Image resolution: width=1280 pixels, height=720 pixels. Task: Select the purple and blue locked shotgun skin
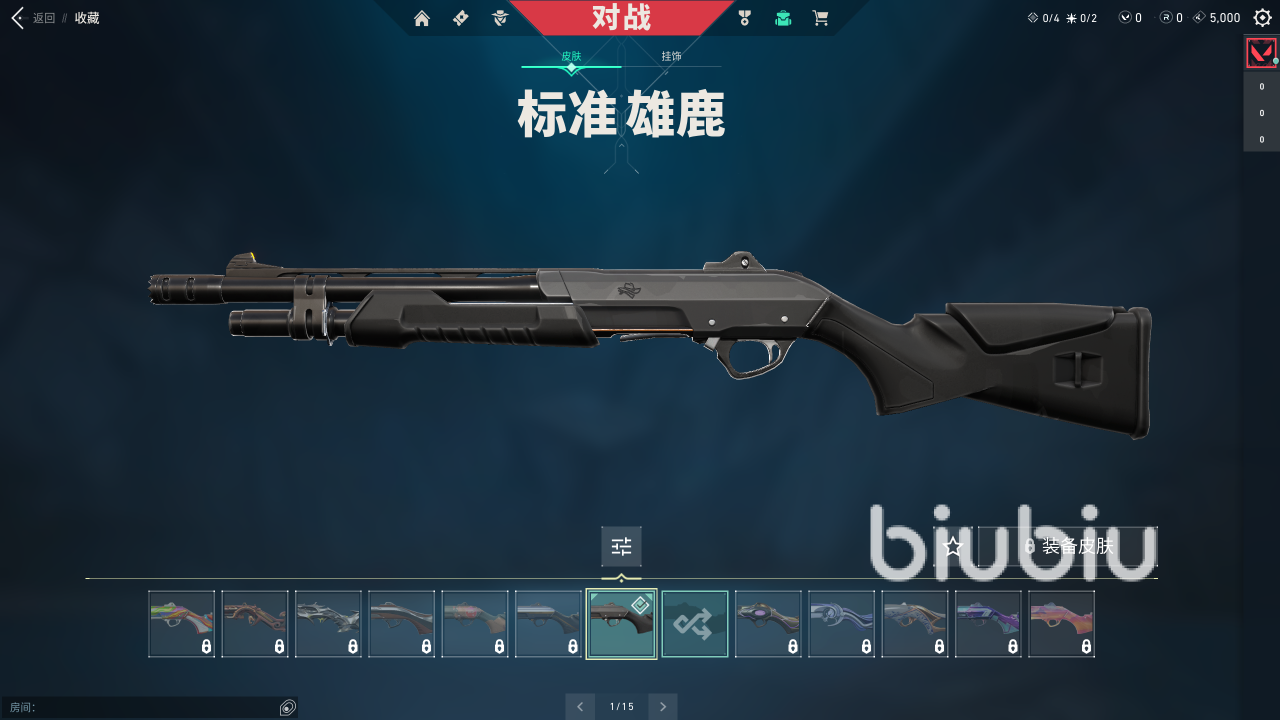pyautogui.click(x=988, y=624)
